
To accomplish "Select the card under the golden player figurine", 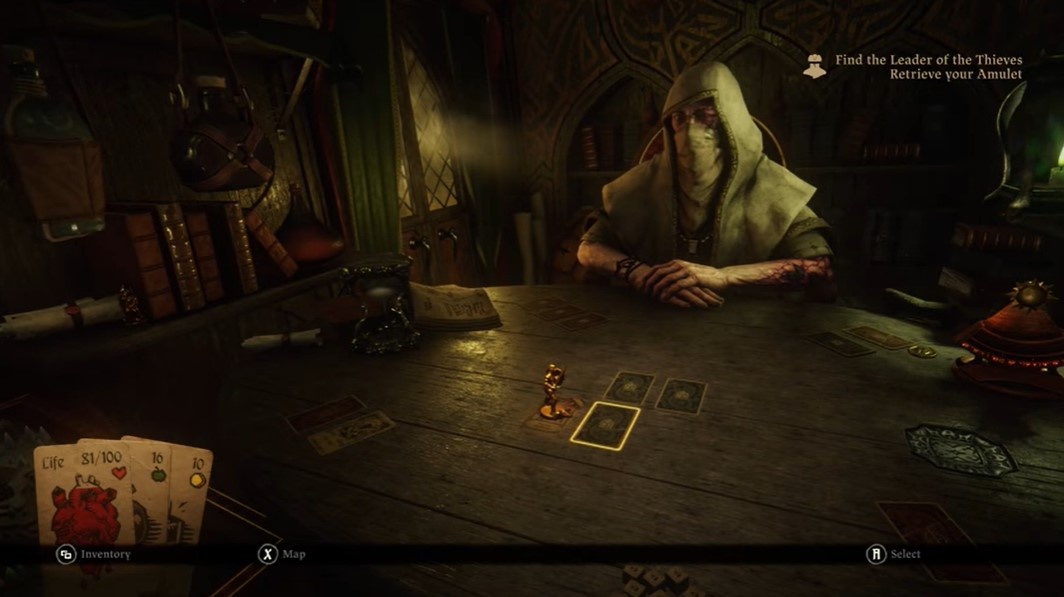I will point(553,411).
